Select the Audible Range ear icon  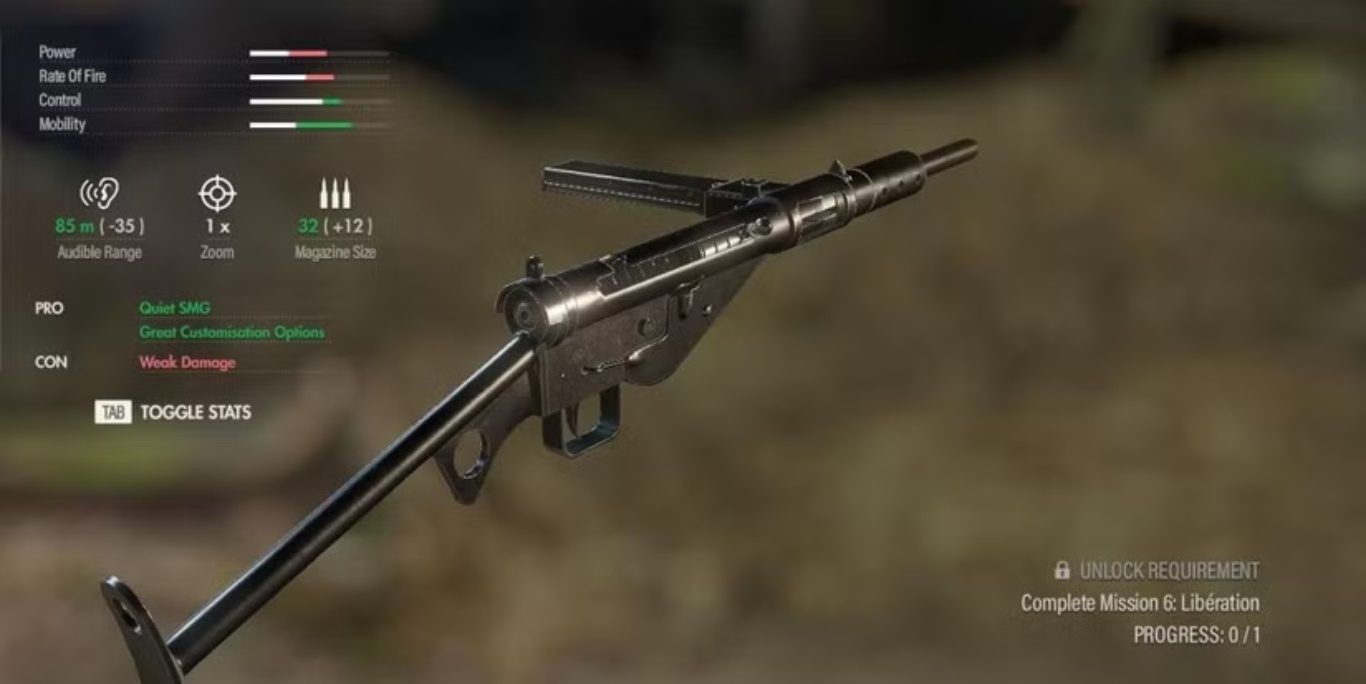(99, 193)
